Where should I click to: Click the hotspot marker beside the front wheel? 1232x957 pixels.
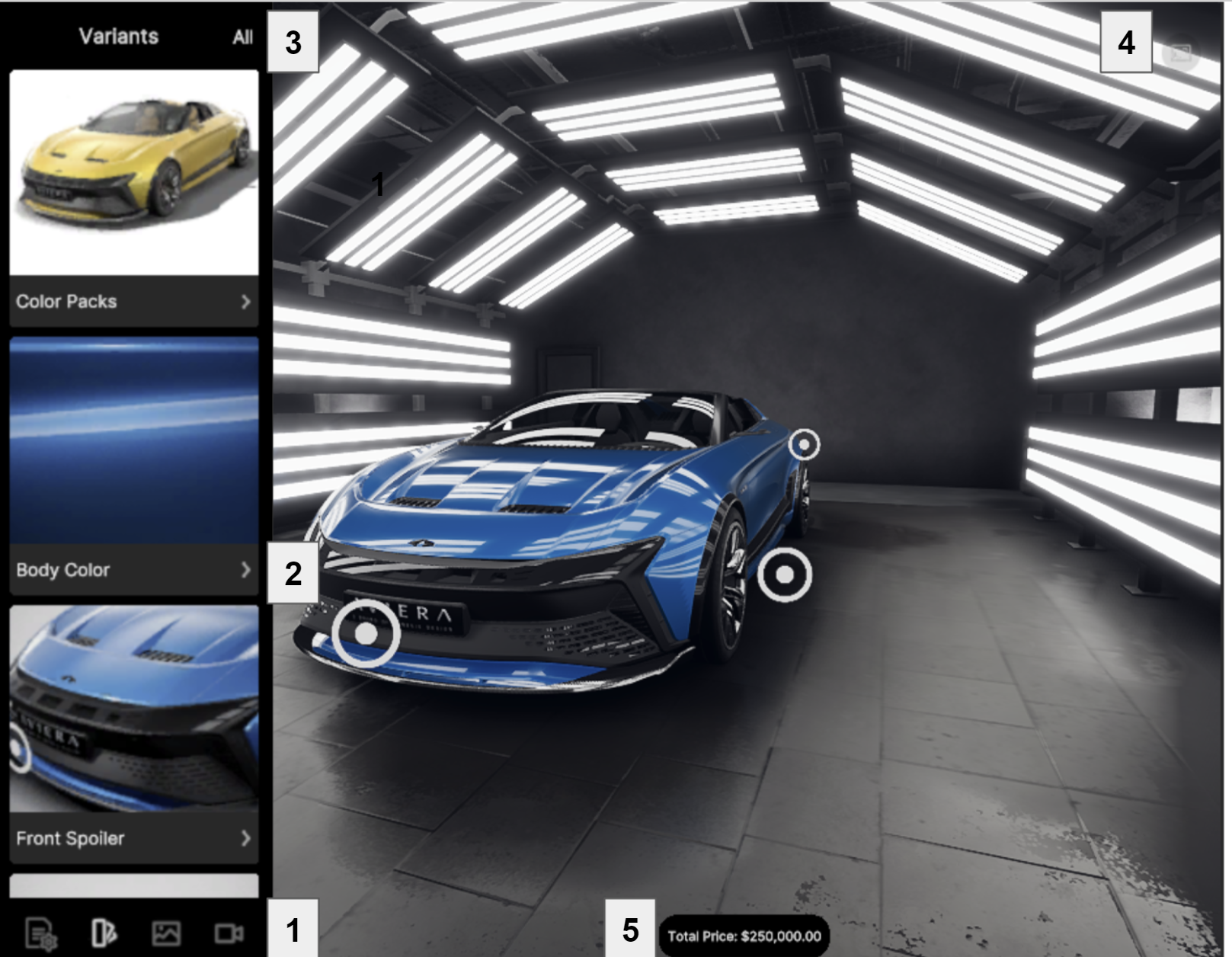pos(784,575)
